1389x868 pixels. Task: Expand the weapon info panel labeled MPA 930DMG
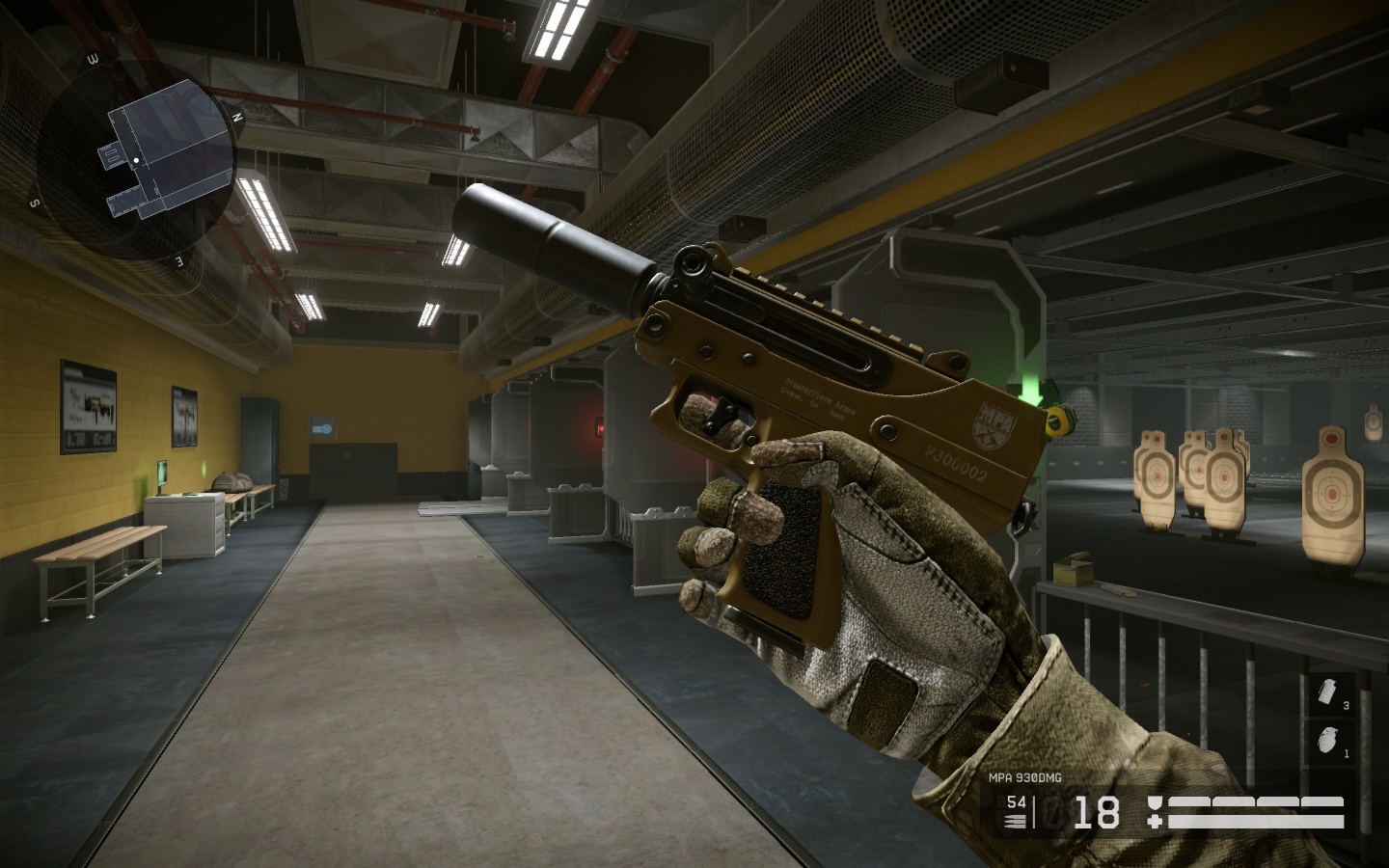pos(1025,777)
